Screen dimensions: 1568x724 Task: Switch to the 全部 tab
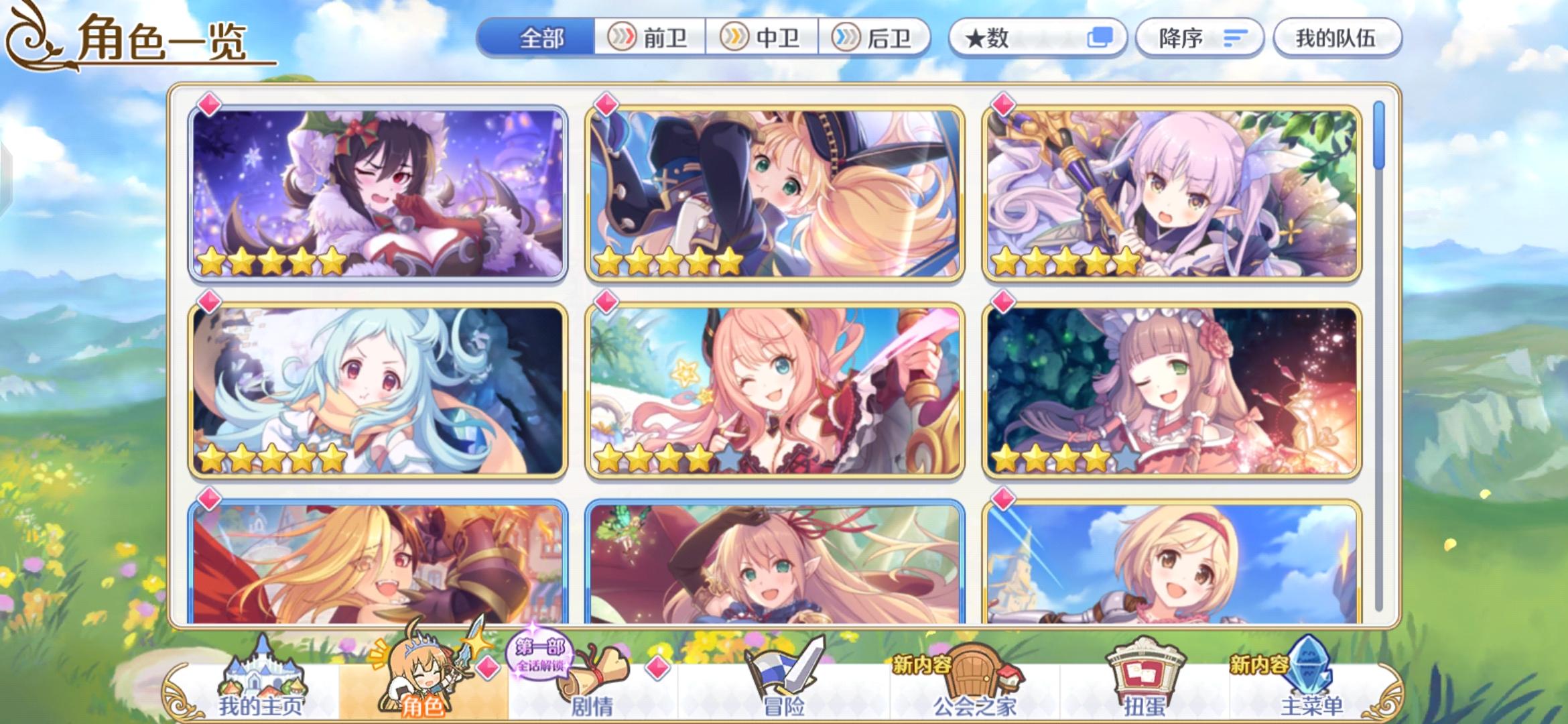point(540,38)
